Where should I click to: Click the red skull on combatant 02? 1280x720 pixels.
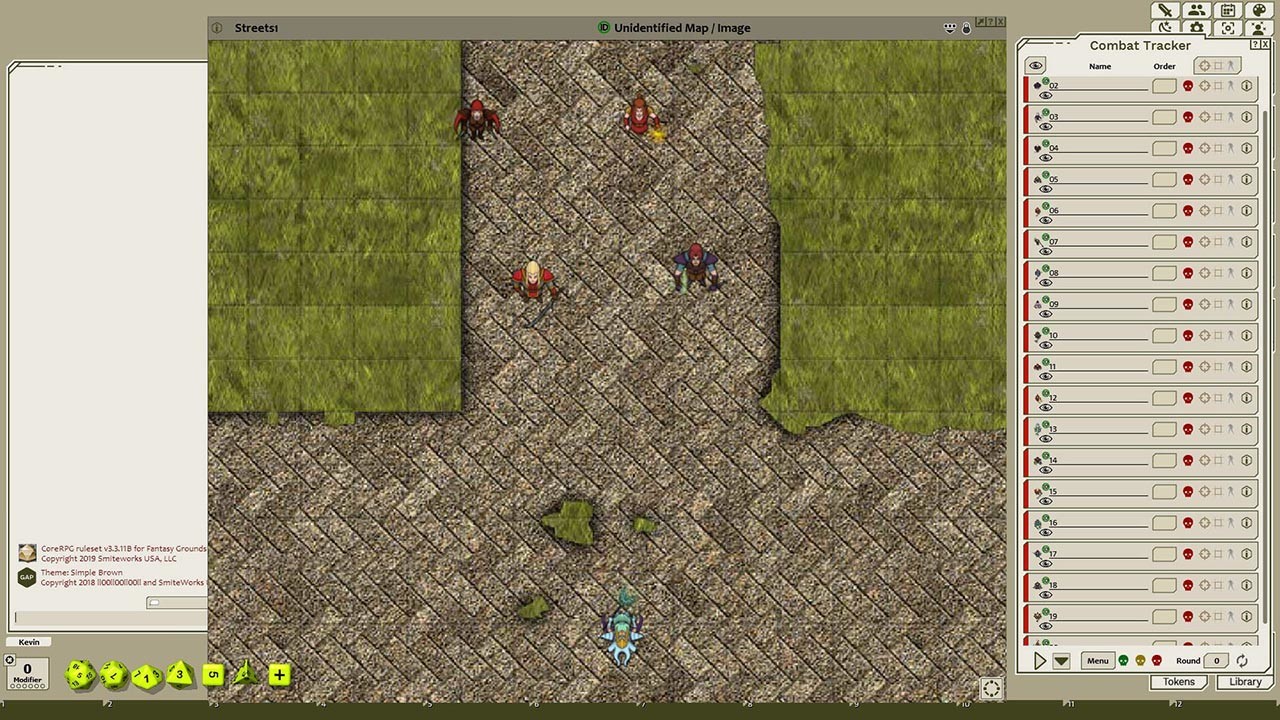(x=1186, y=86)
